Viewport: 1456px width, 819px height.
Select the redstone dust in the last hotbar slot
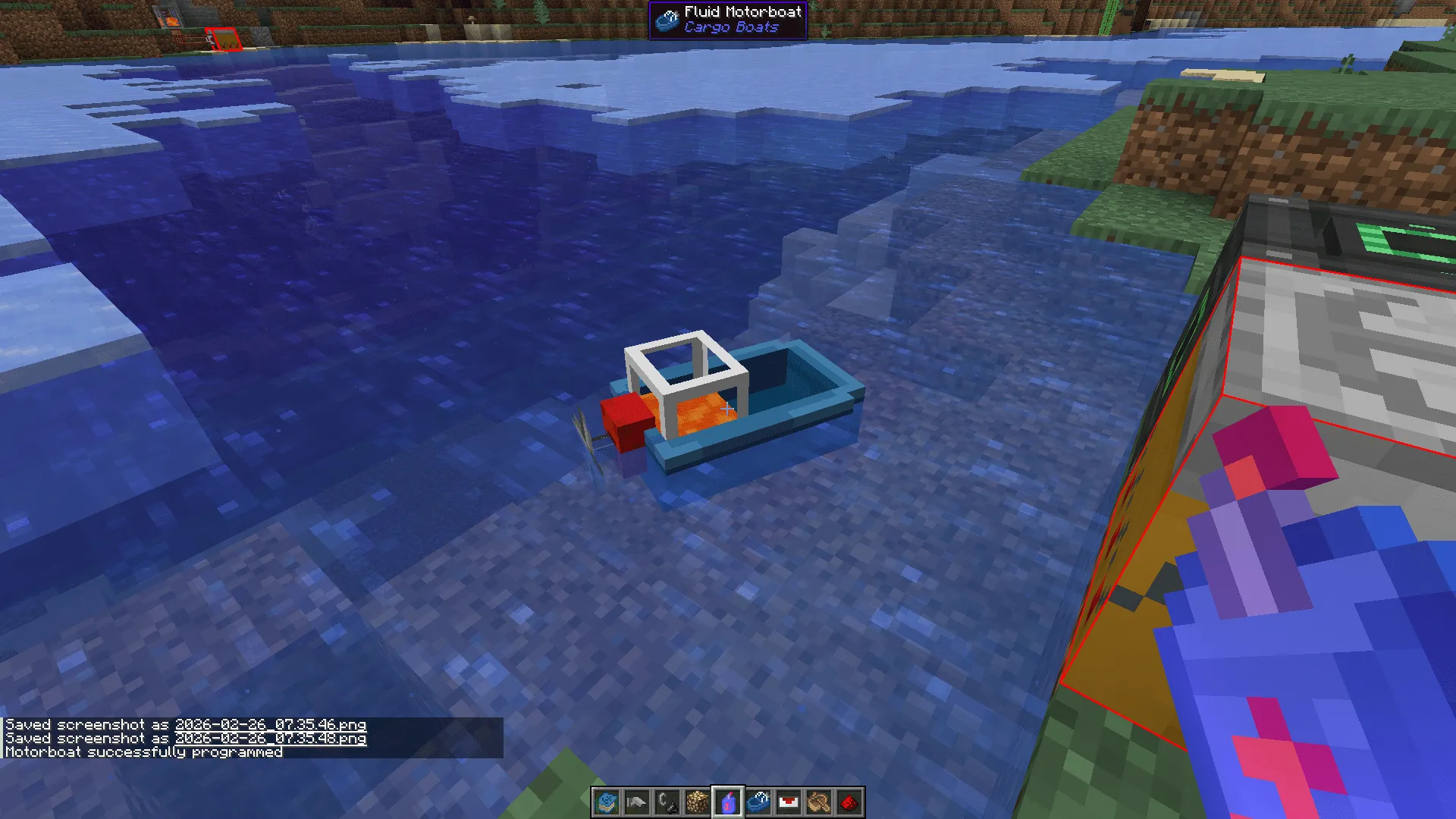click(848, 802)
